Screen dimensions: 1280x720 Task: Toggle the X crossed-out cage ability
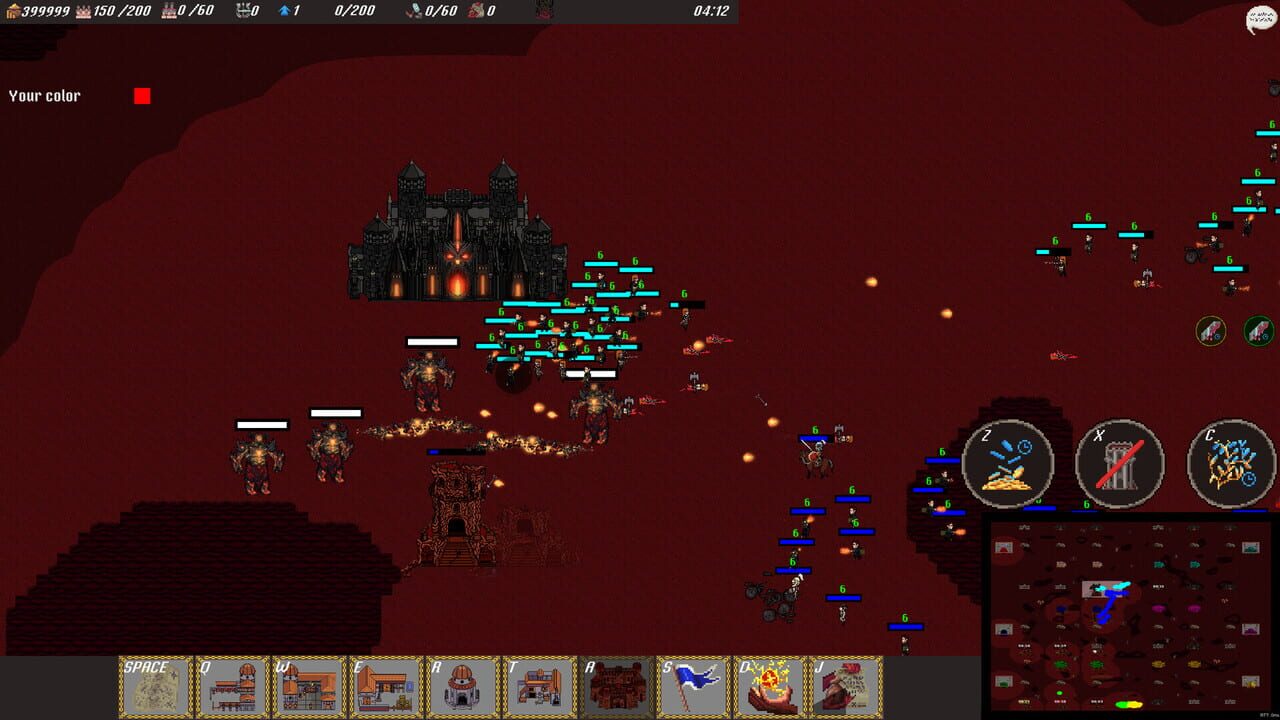pos(1120,466)
